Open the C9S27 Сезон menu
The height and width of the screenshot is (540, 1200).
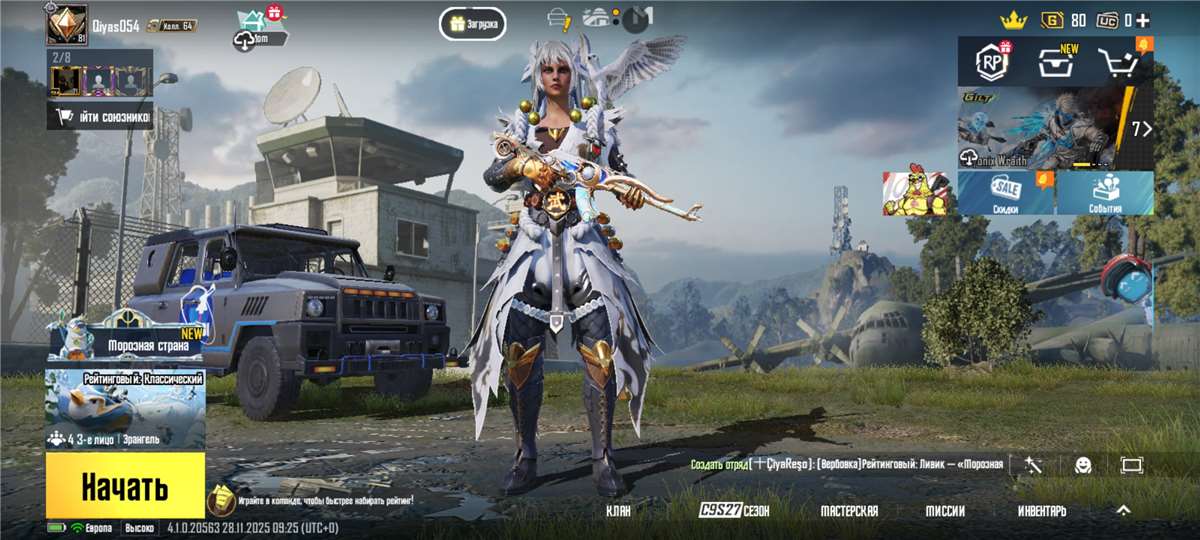tap(734, 511)
